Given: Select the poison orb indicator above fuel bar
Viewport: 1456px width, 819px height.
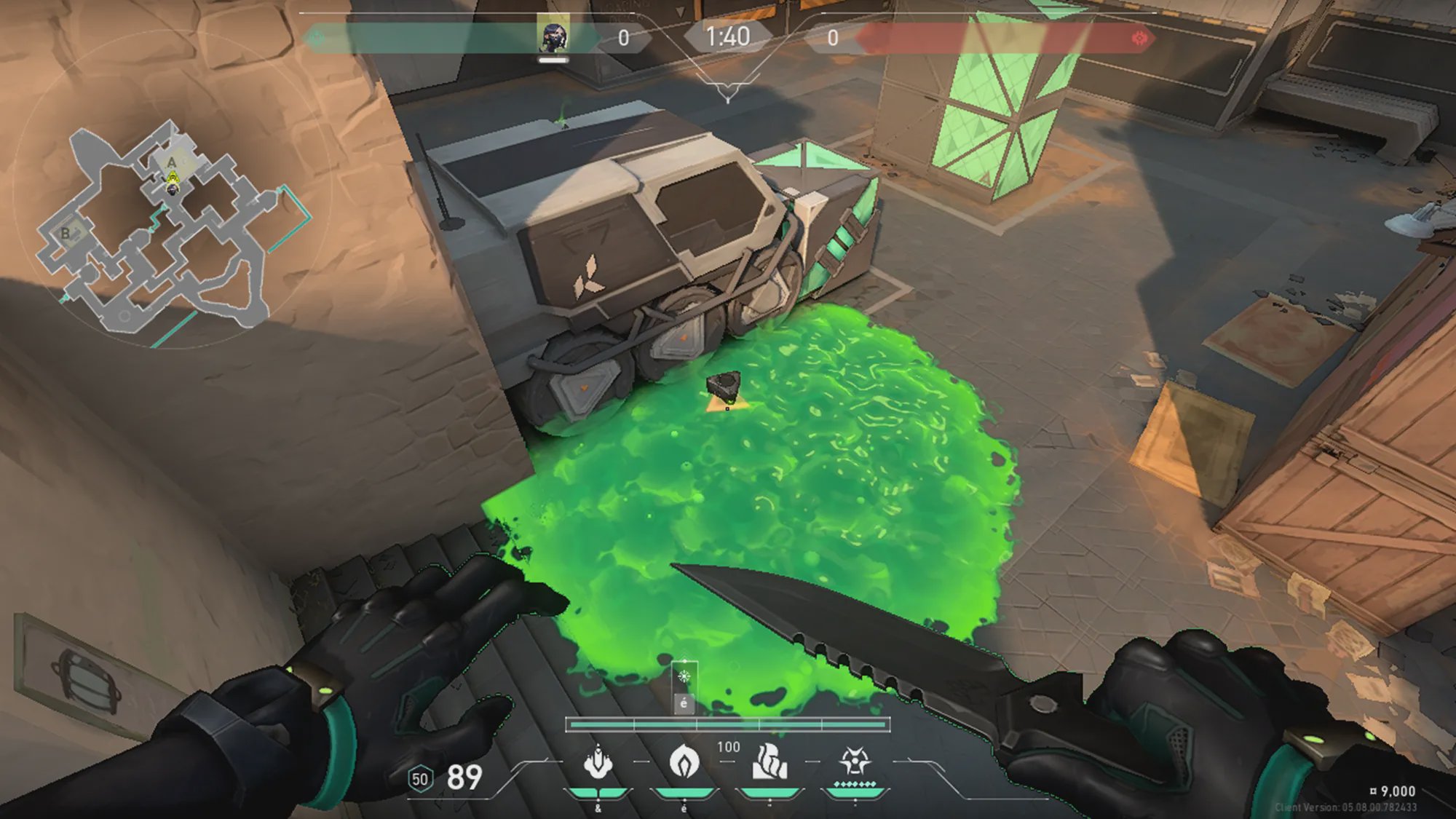Looking at the screenshot, I should click(x=684, y=677).
